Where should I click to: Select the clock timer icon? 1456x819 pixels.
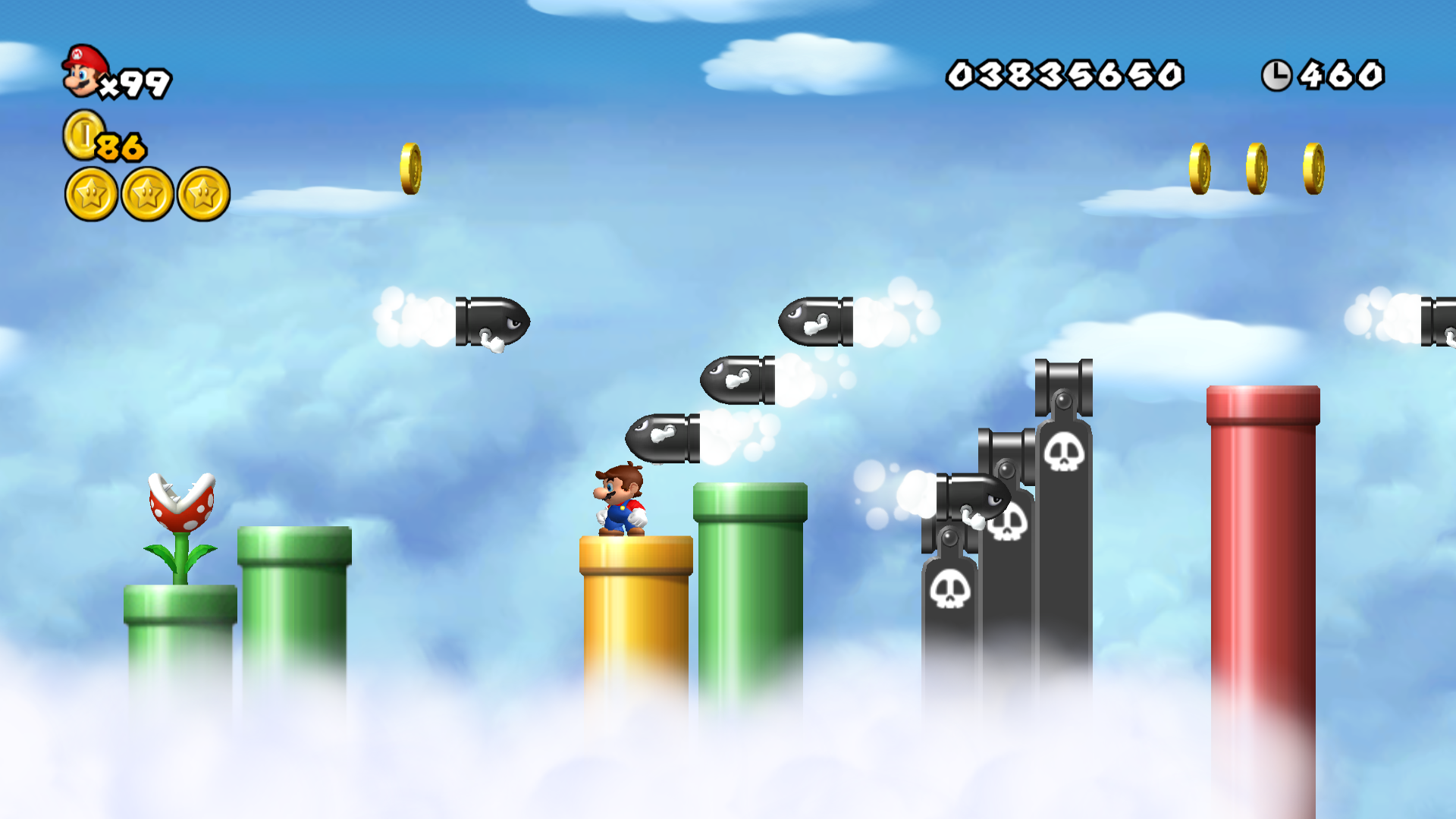1279,74
